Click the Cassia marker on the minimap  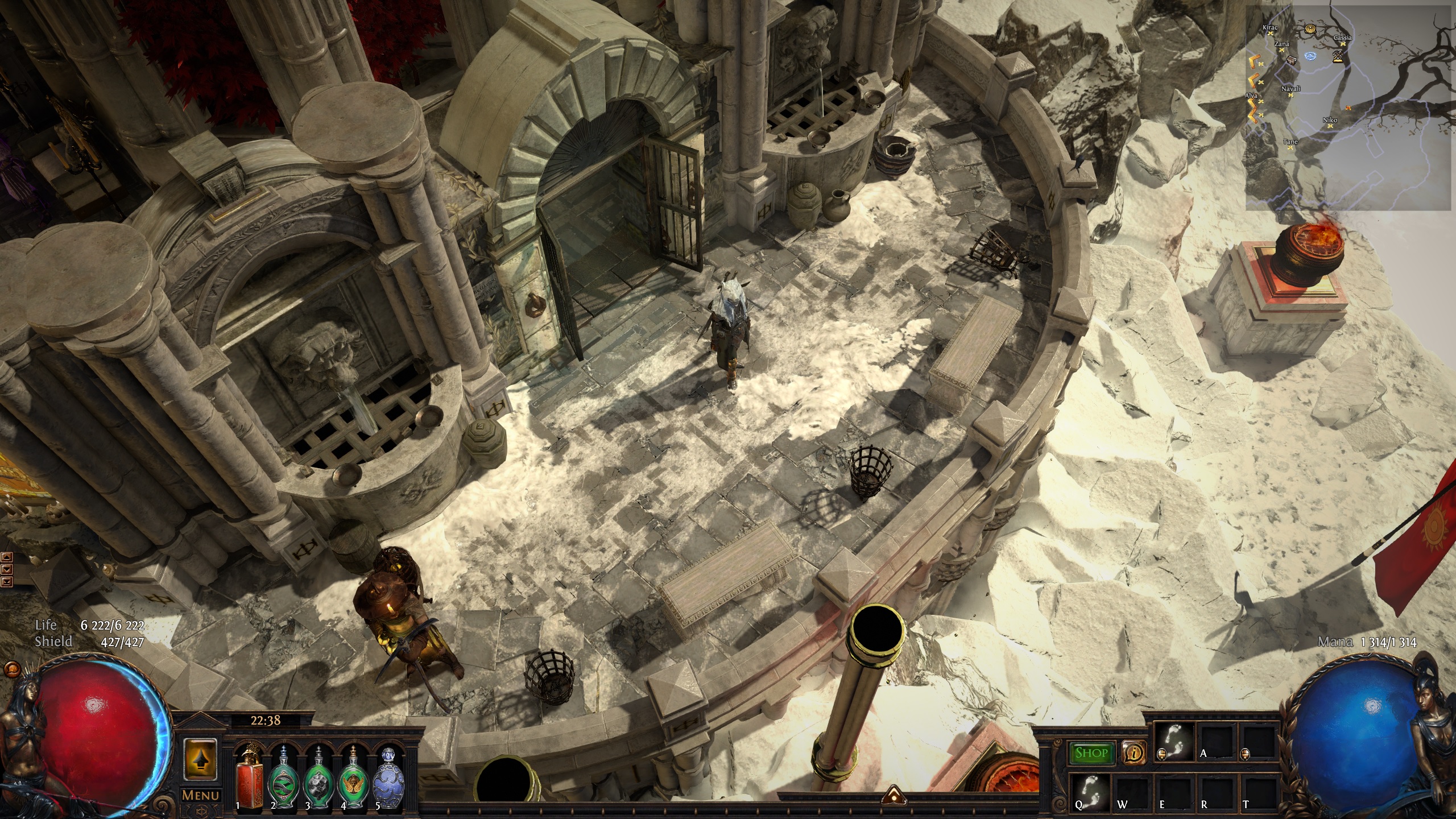click(x=1343, y=44)
